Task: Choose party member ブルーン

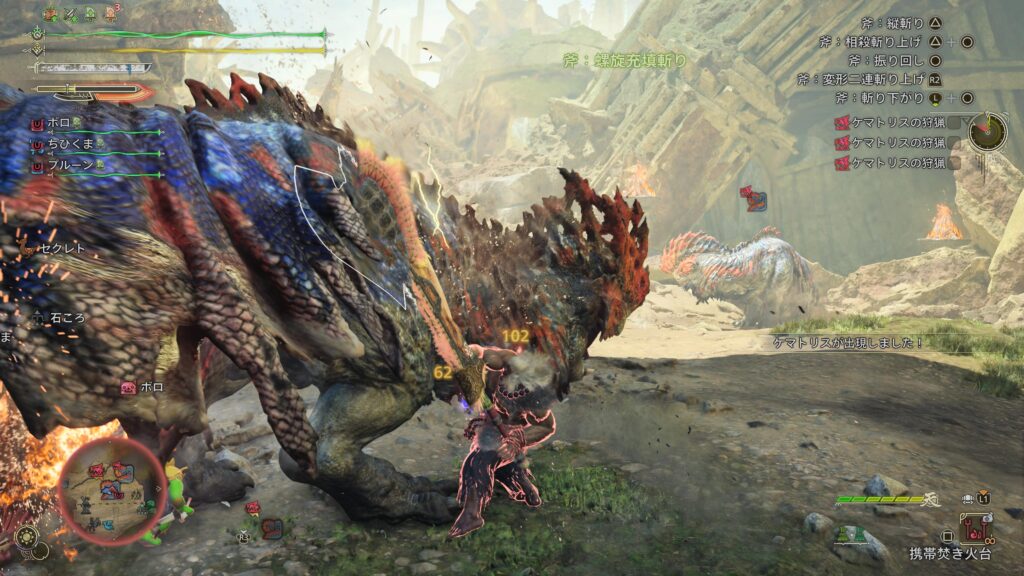Action: point(70,166)
